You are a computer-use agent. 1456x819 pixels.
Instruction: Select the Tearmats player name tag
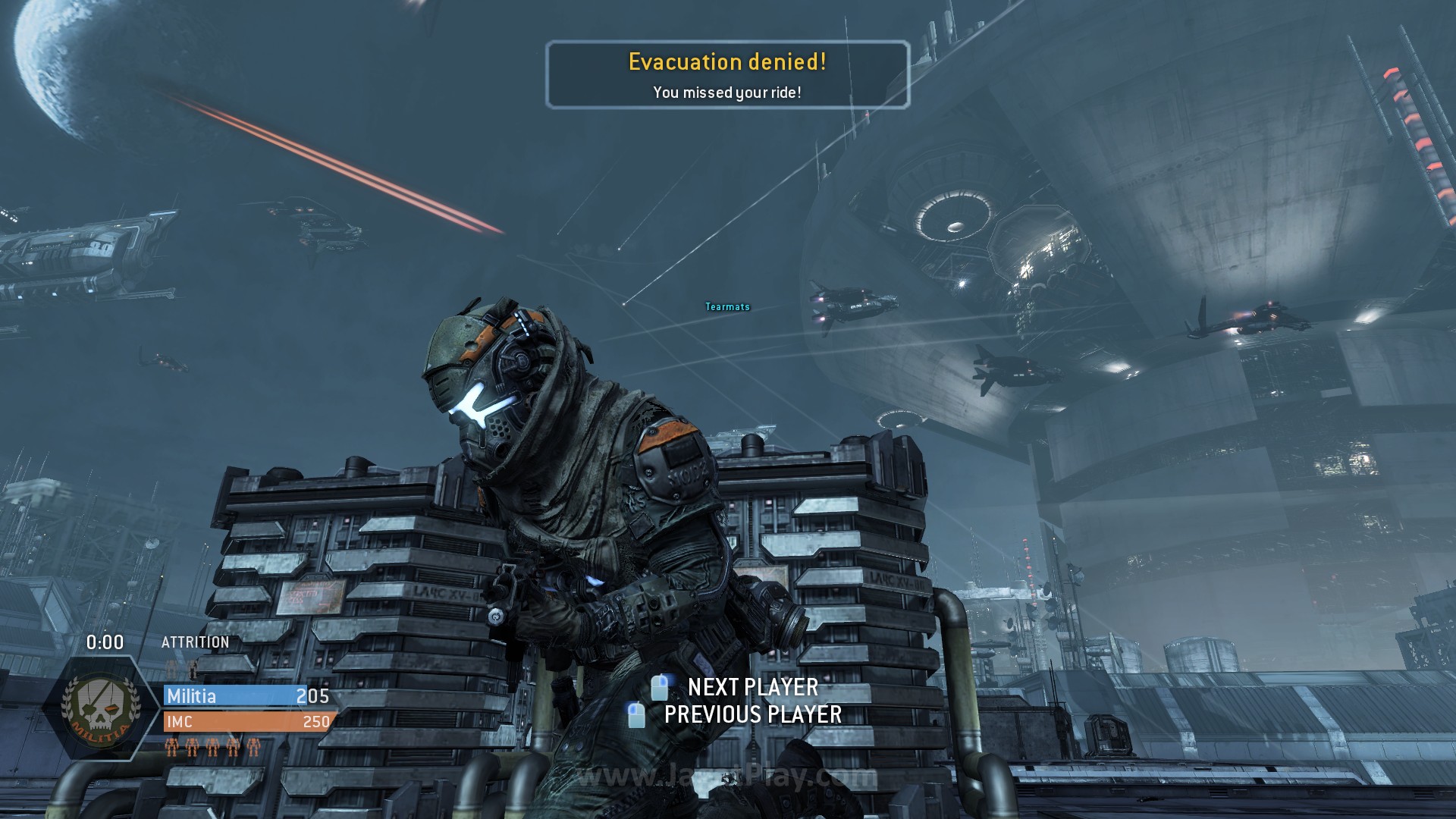(x=727, y=307)
